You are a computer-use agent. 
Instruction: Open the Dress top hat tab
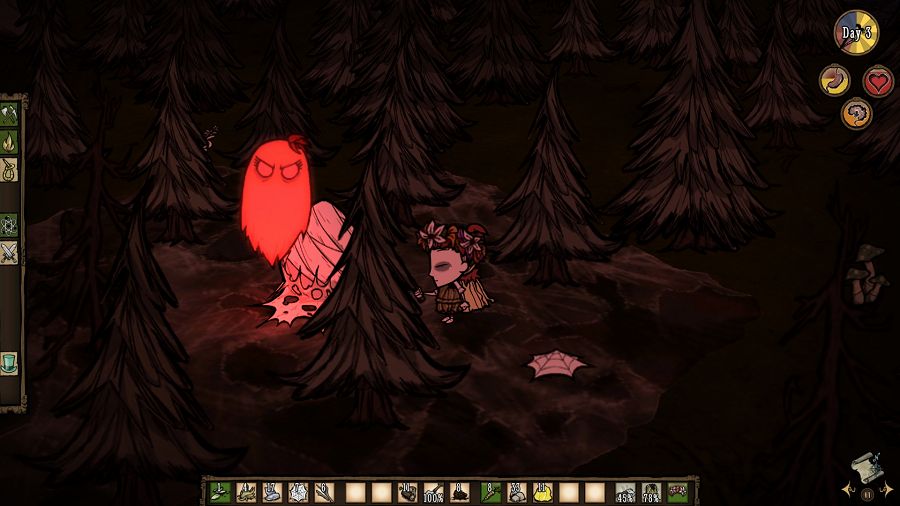[x=9, y=361]
